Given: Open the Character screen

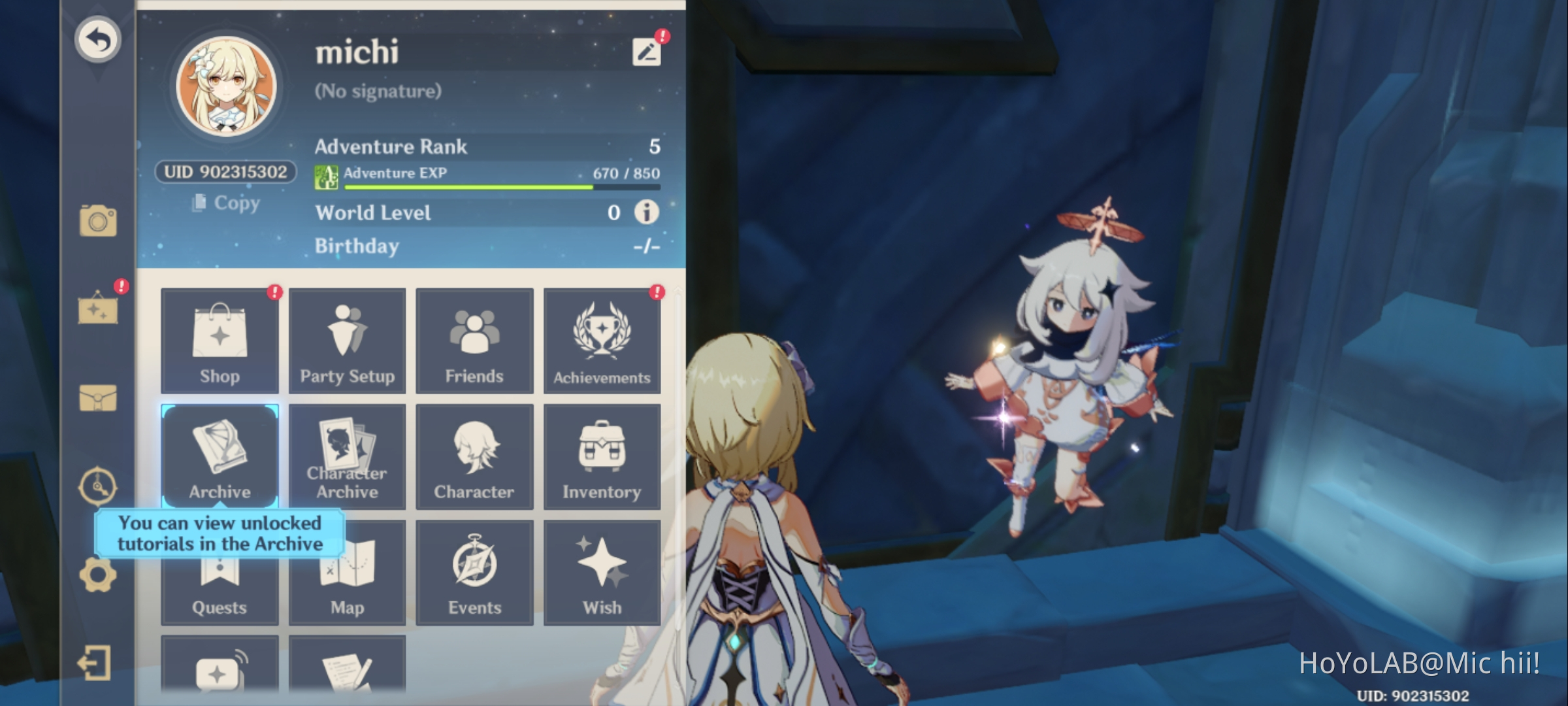Looking at the screenshot, I should pyautogui.click(x=474, y=456).
